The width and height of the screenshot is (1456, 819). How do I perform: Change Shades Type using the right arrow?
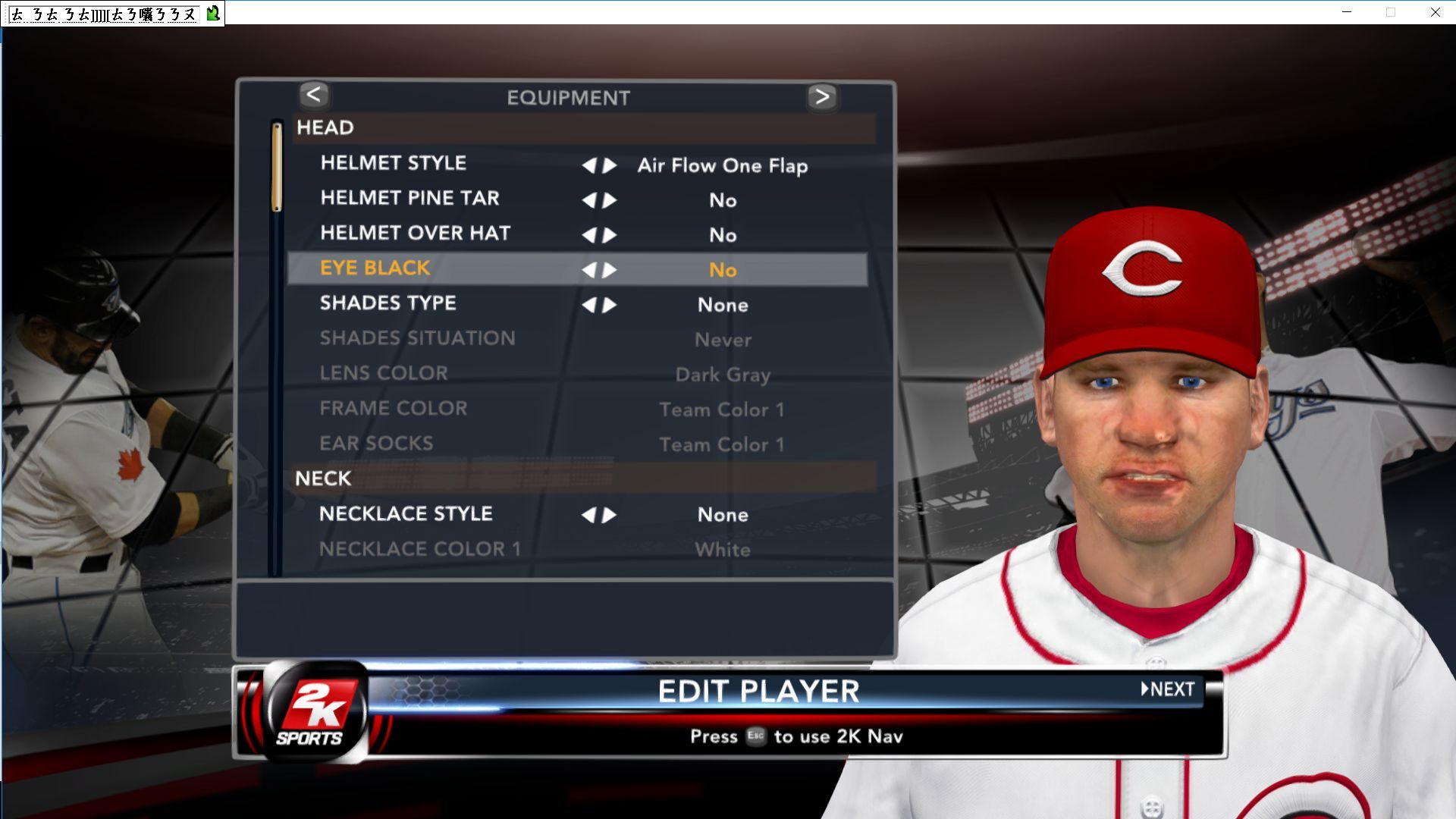(610, 305)
